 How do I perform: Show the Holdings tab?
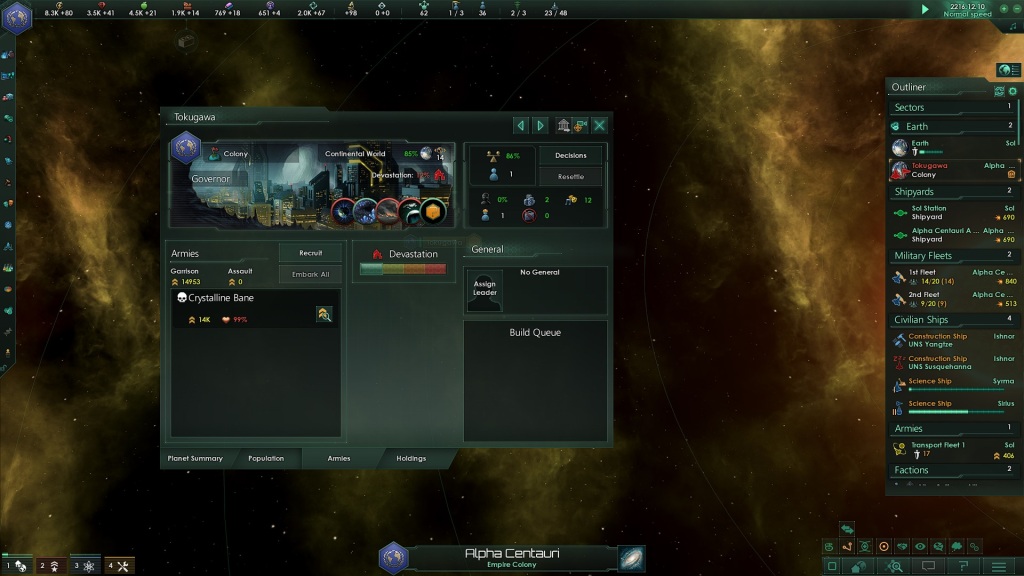[x=411, y=458]
